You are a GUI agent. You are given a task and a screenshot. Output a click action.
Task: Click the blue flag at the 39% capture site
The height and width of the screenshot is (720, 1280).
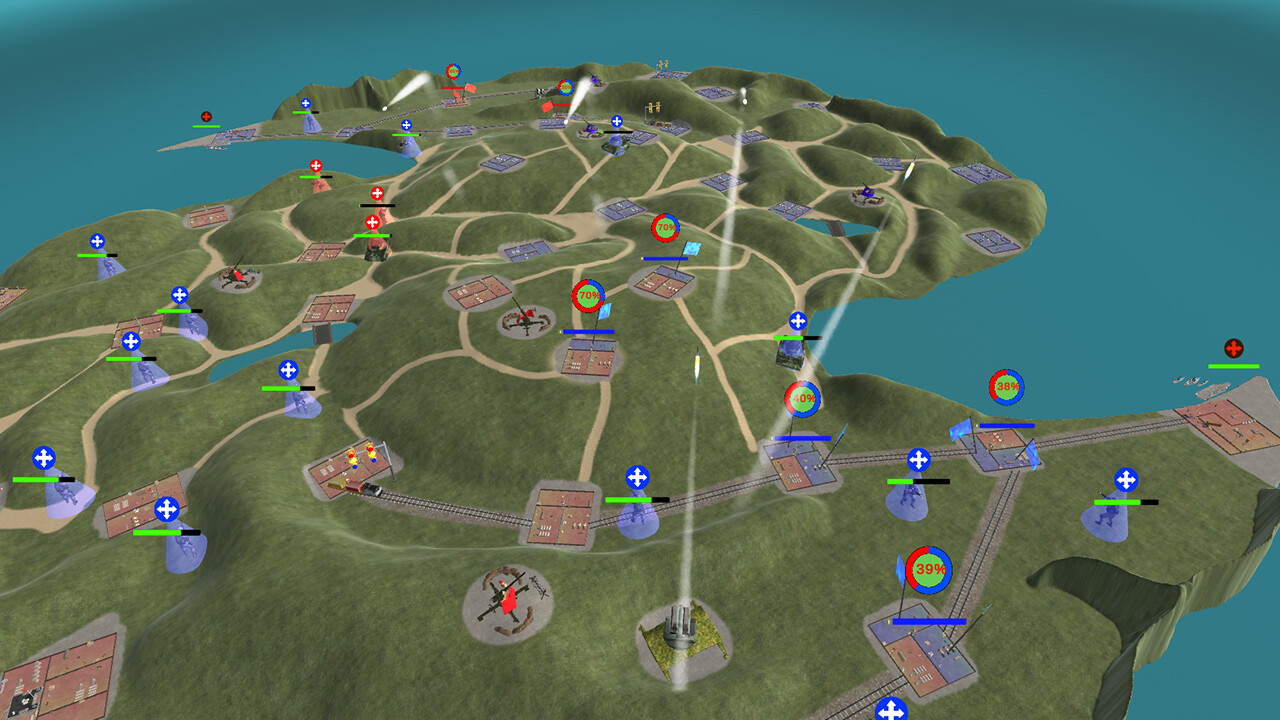901,568
